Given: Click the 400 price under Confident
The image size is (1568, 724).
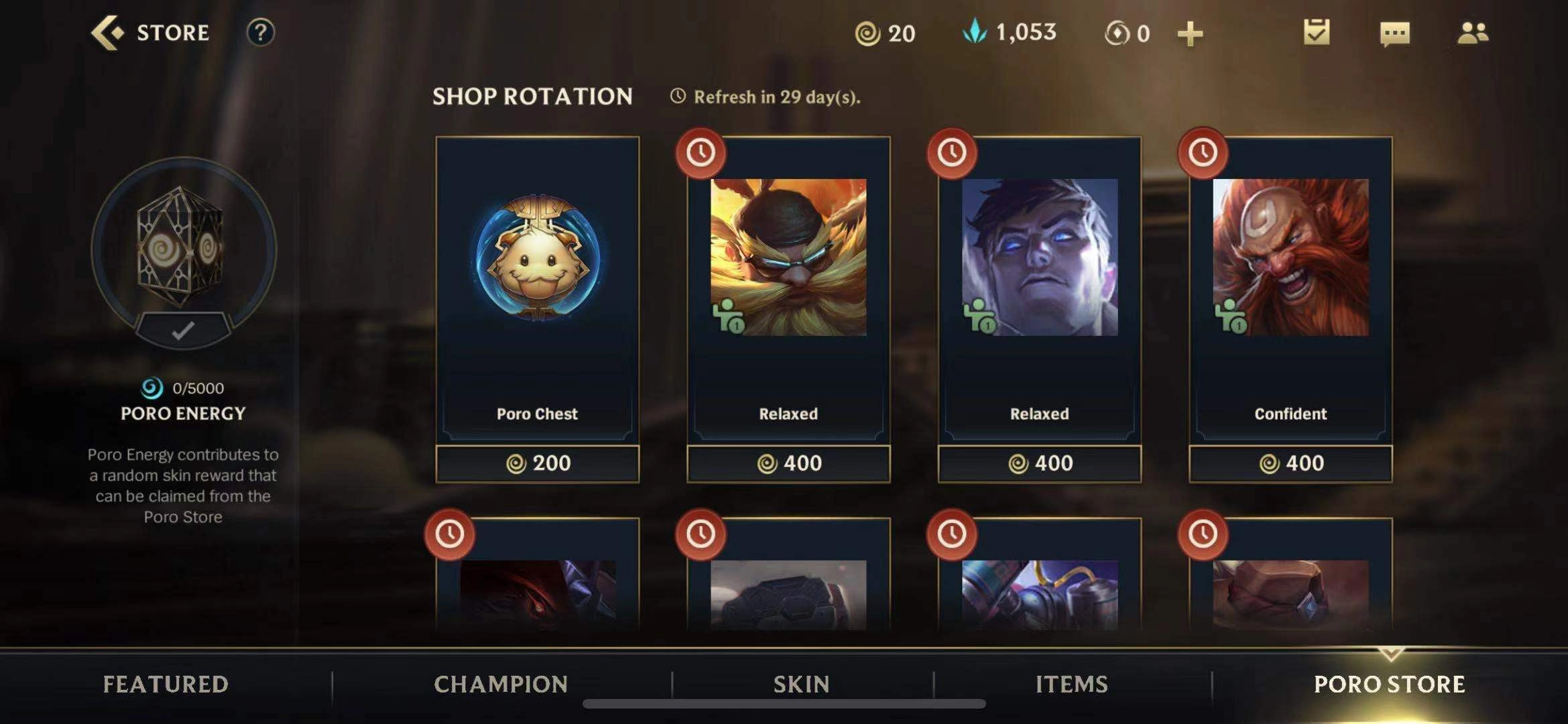Looking at the screenshot, I should [1290, 463].
